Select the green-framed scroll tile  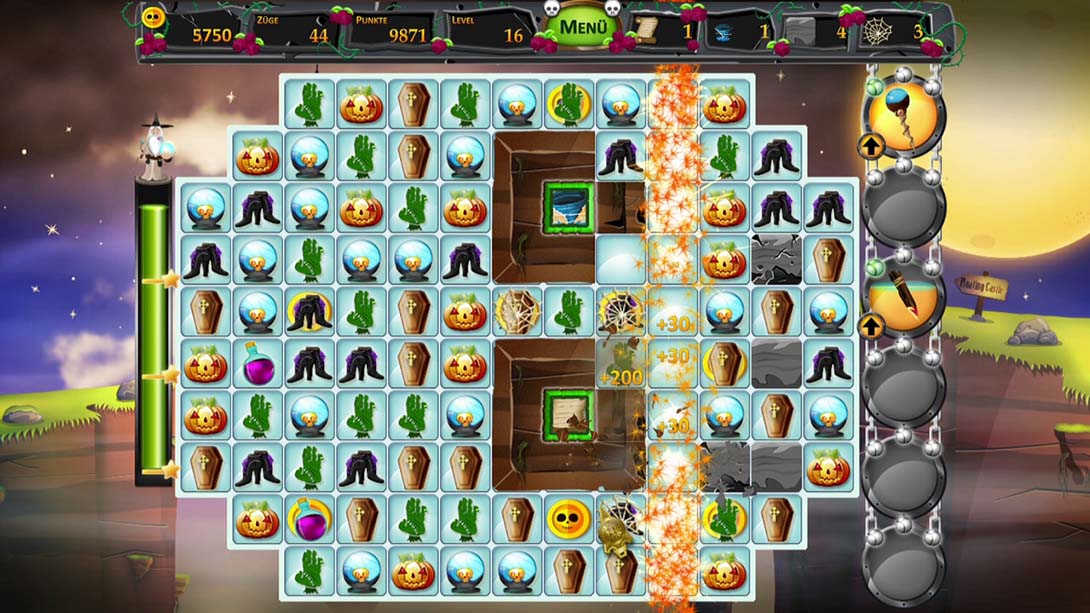click(x=569, y=415)
